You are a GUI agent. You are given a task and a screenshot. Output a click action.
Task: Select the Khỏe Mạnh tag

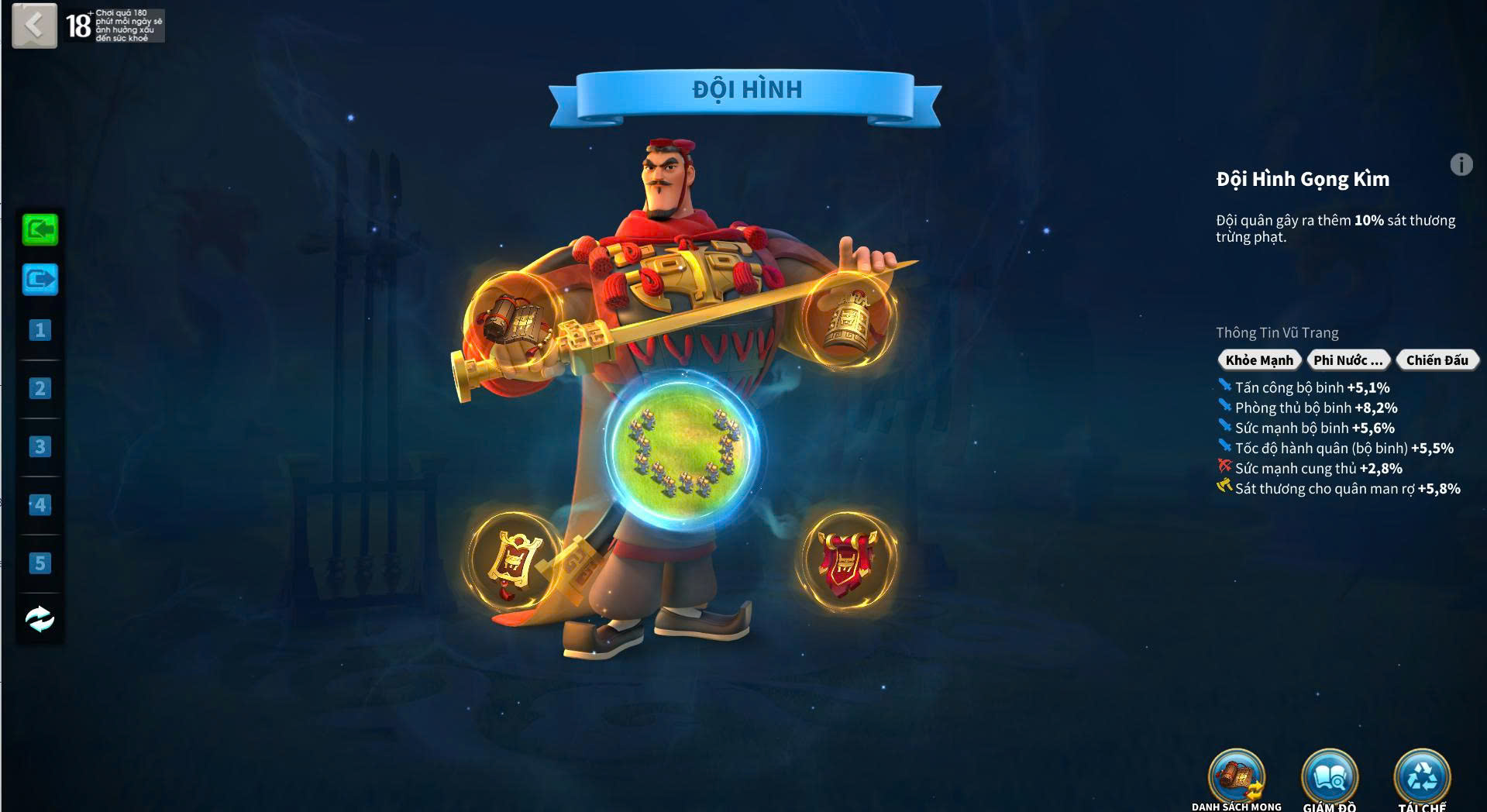[1259, 360]
